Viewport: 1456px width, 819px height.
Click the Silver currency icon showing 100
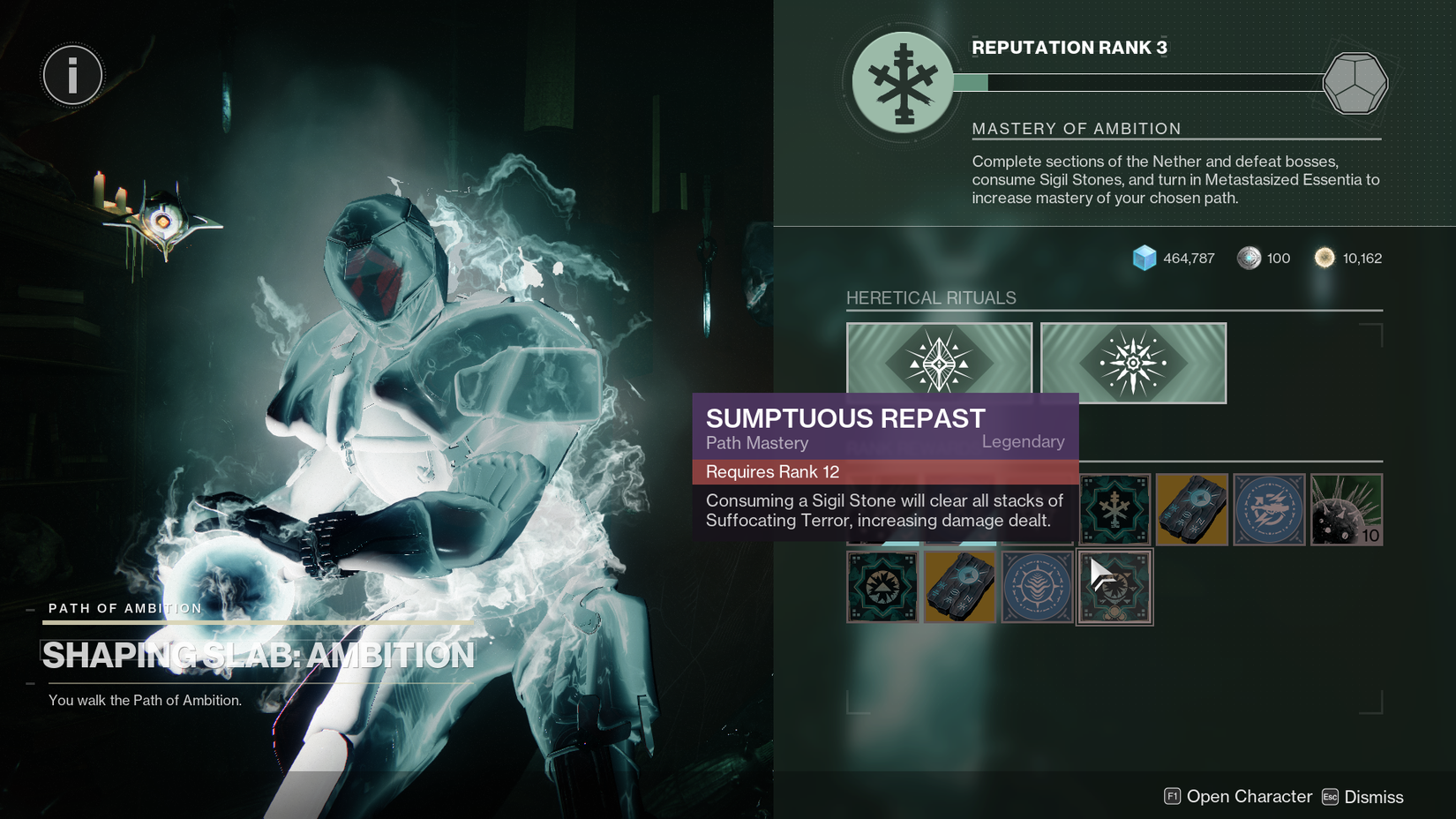(x=1247, y=258)
